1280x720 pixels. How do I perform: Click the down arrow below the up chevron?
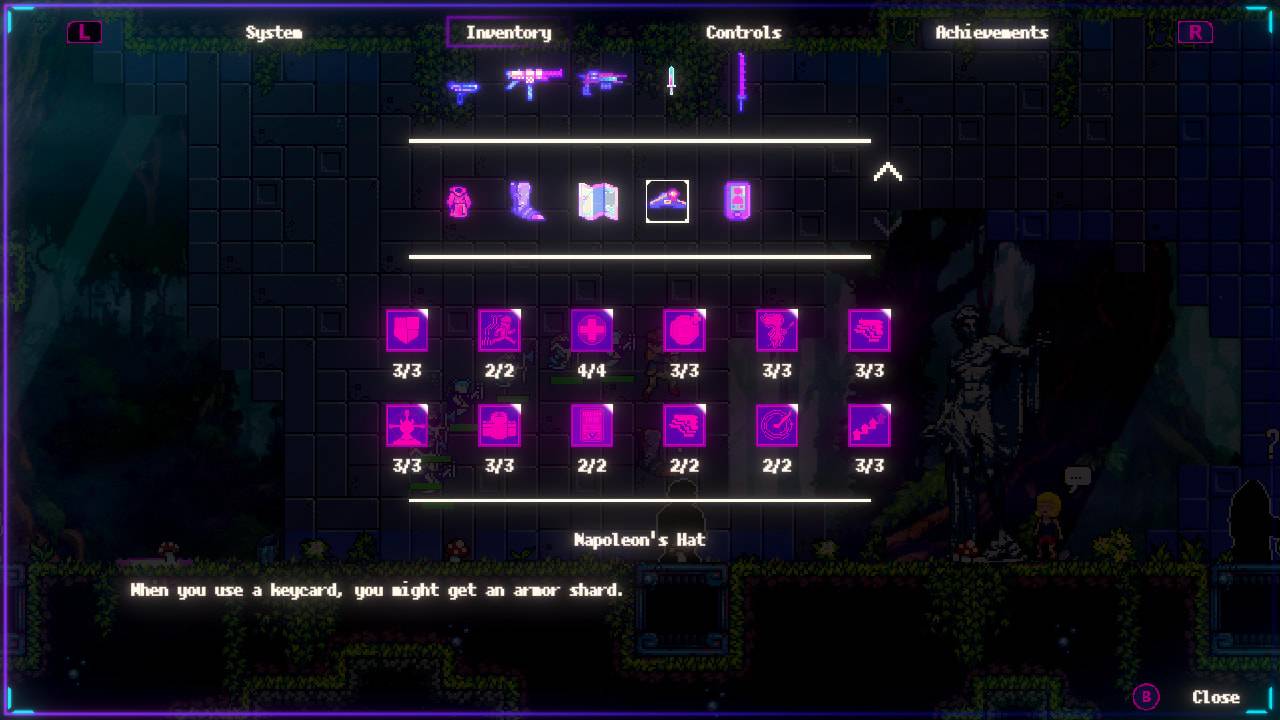[888, 229]
